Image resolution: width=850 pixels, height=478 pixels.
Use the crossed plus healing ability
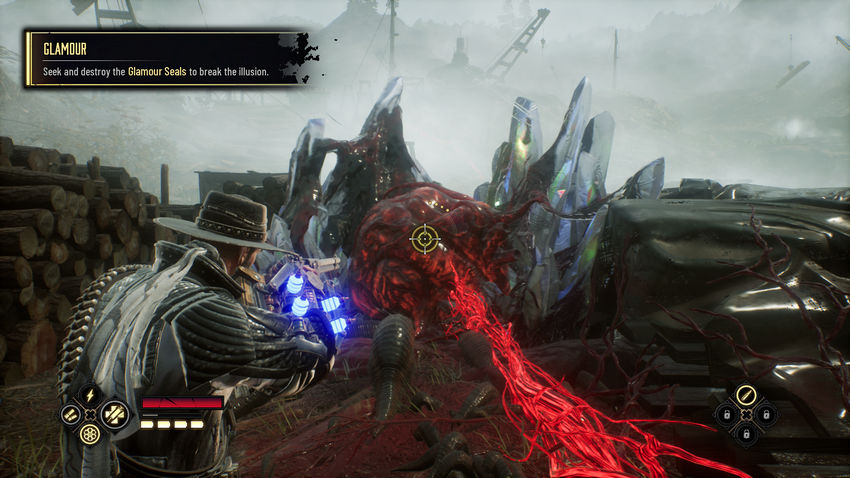pyautogui.click(x=113, y=413)
